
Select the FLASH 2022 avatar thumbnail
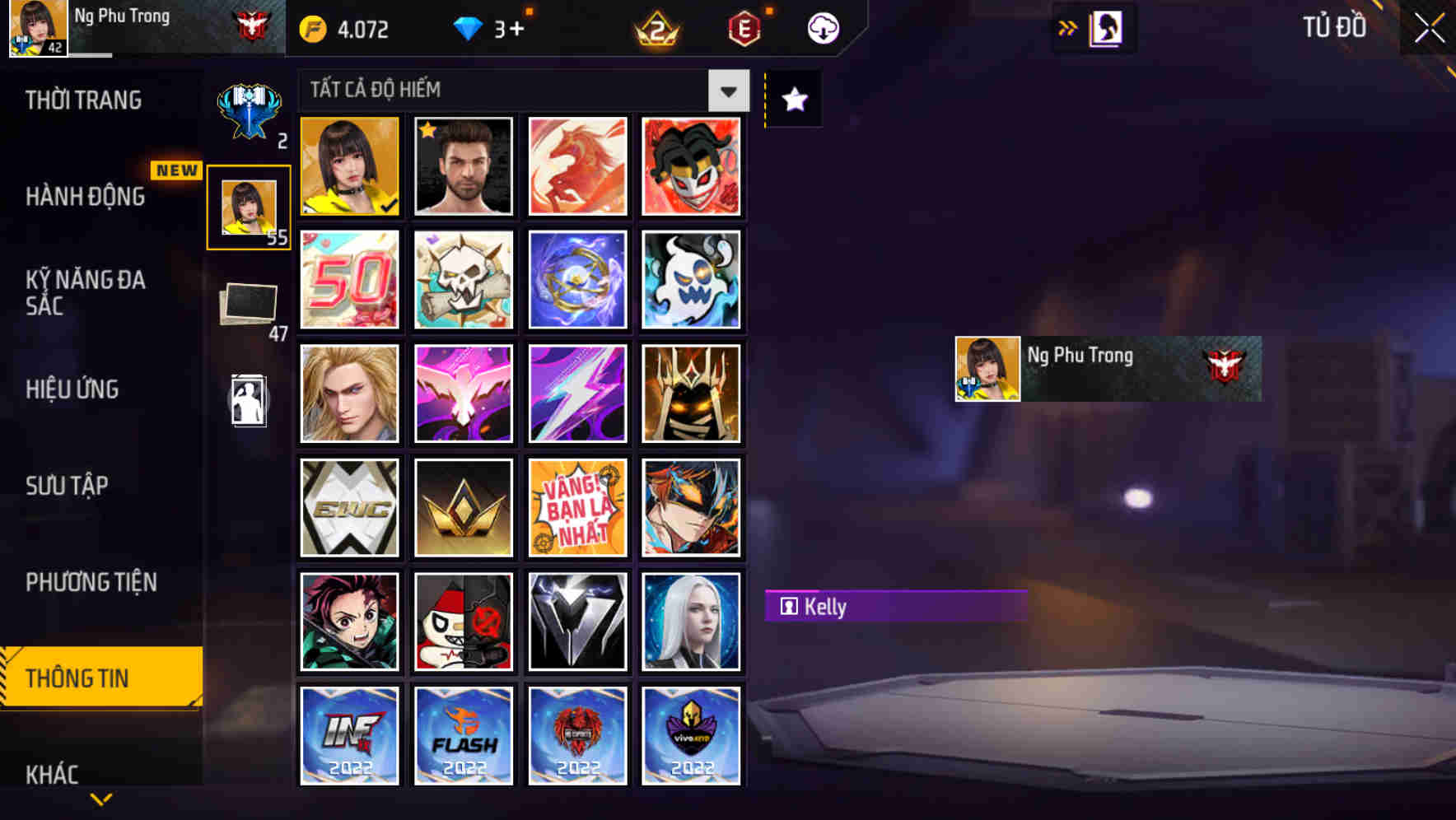(463, 735)
